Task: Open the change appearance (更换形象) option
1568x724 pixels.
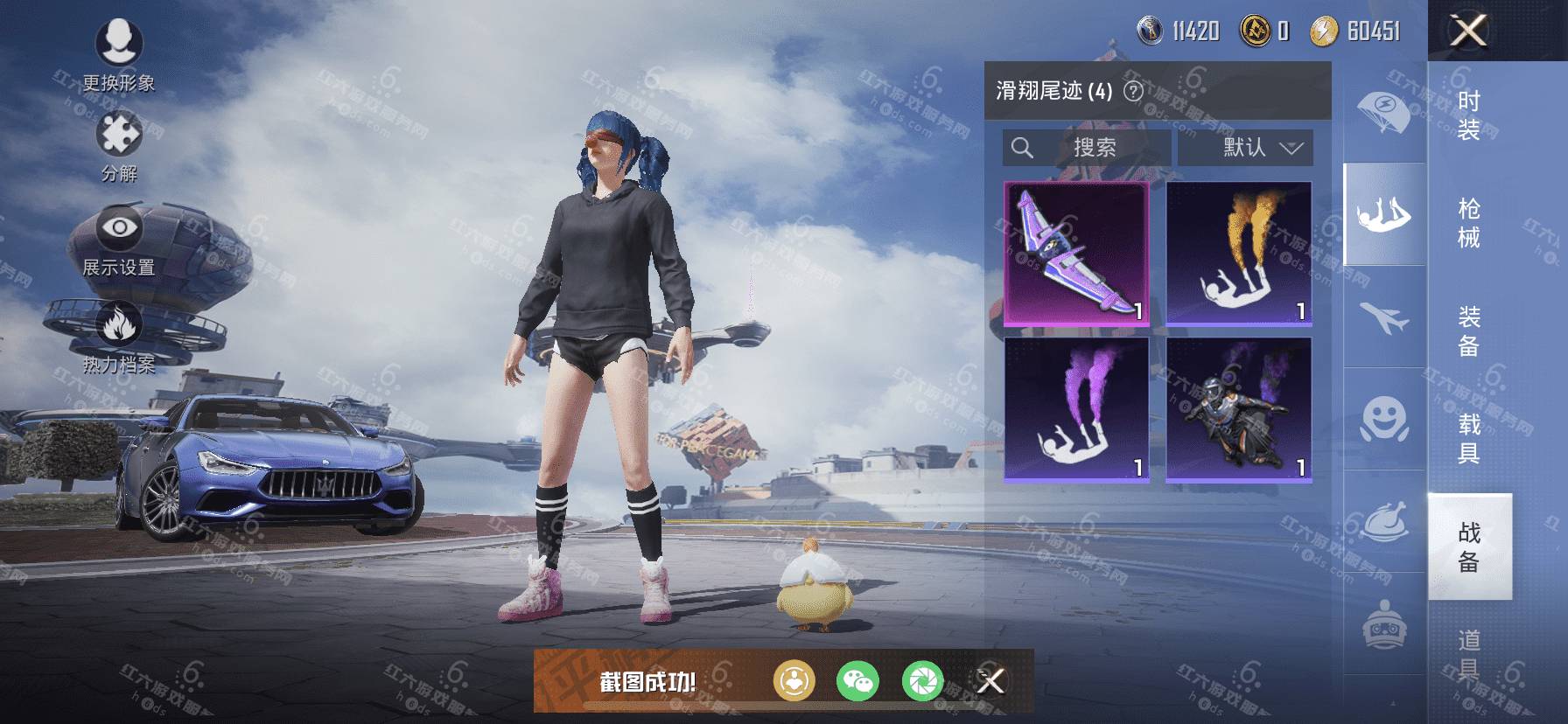Action: 118,54
